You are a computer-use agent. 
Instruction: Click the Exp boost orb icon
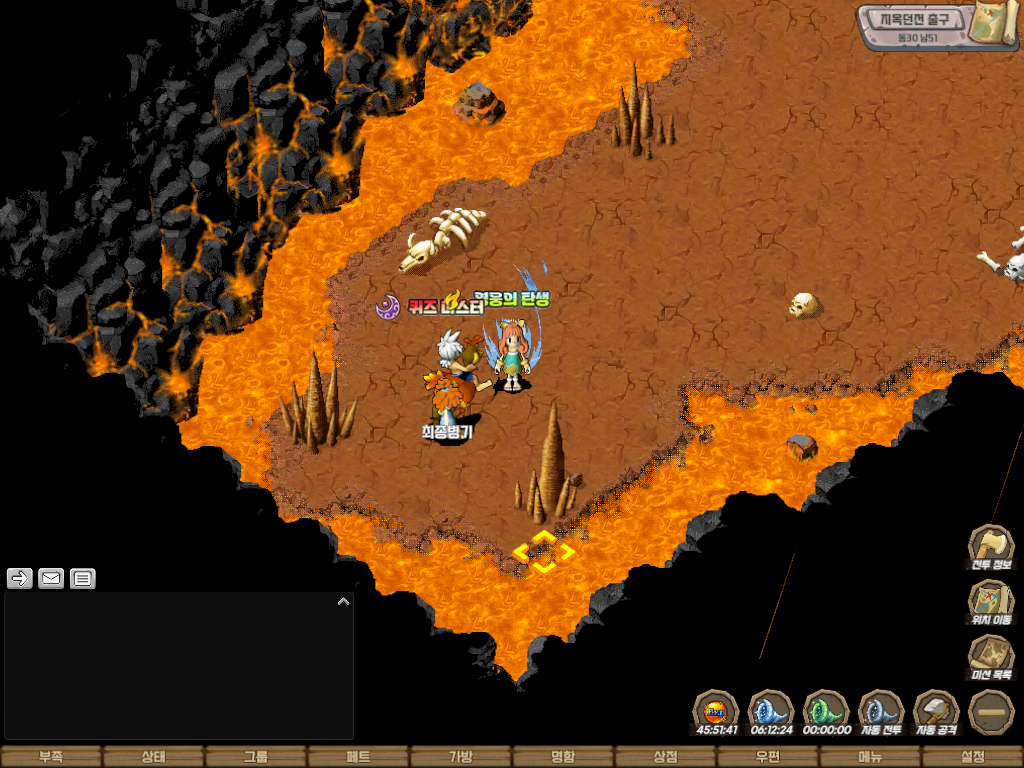pyautogui.click(x=716, y=712)
